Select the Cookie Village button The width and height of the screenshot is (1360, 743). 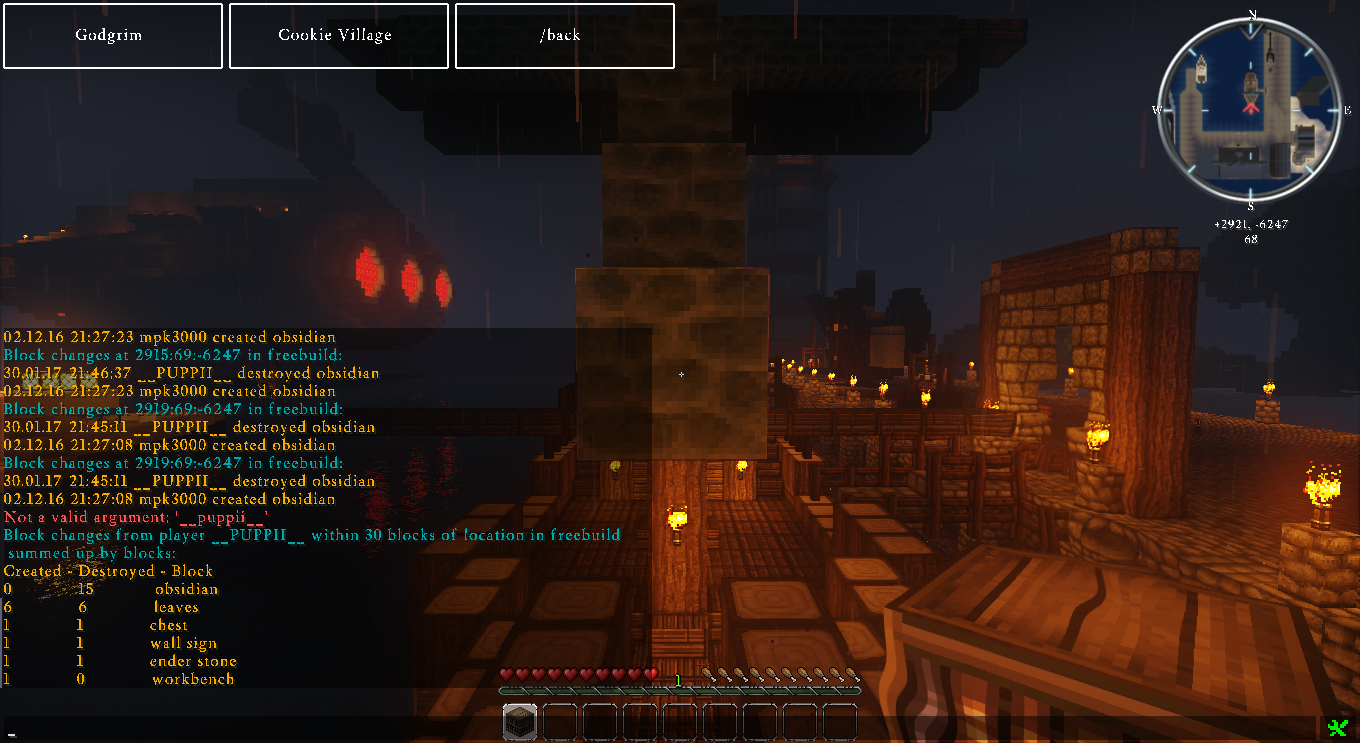tap(339, 36)
